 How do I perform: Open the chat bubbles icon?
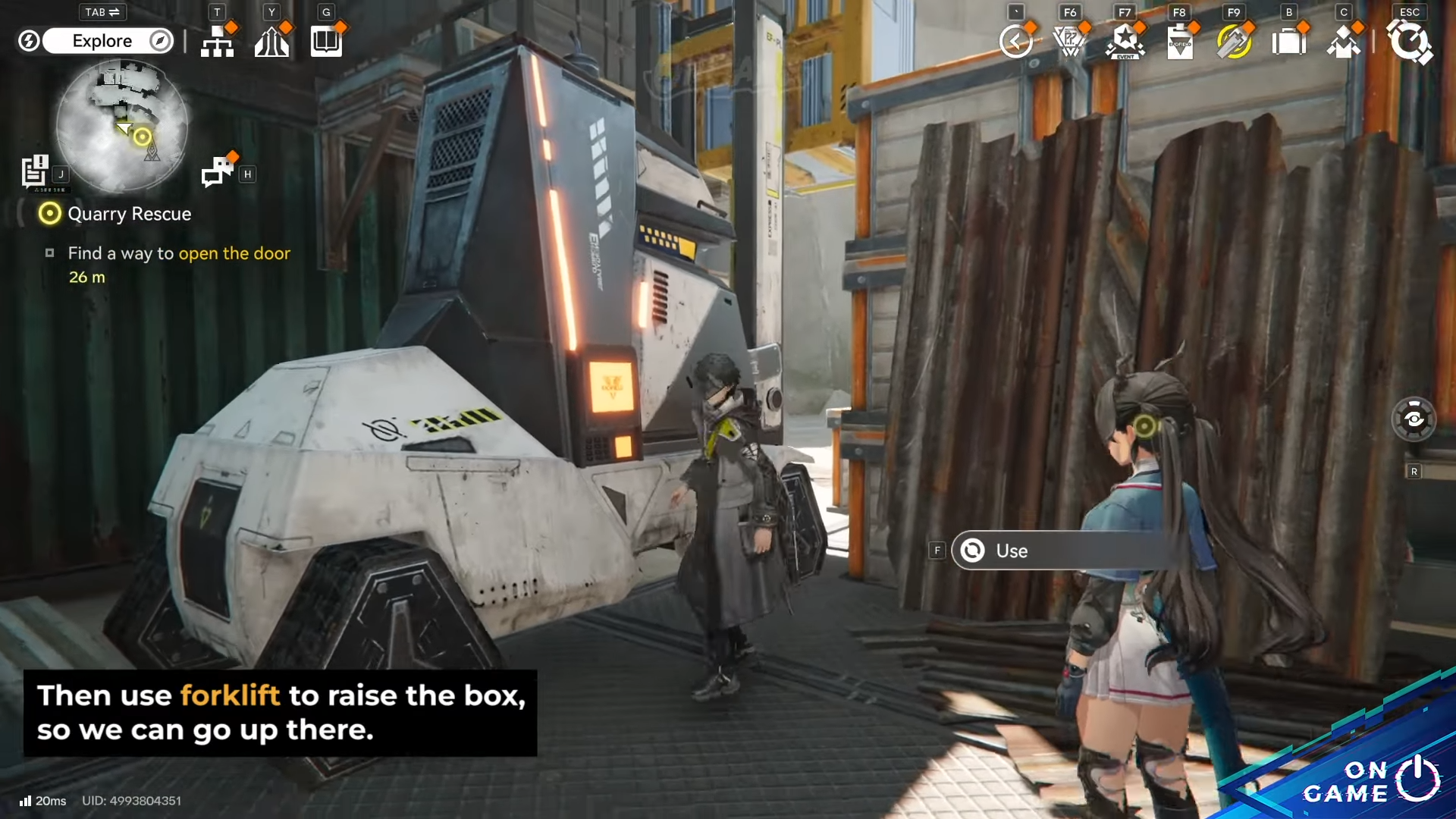(218, 171)
